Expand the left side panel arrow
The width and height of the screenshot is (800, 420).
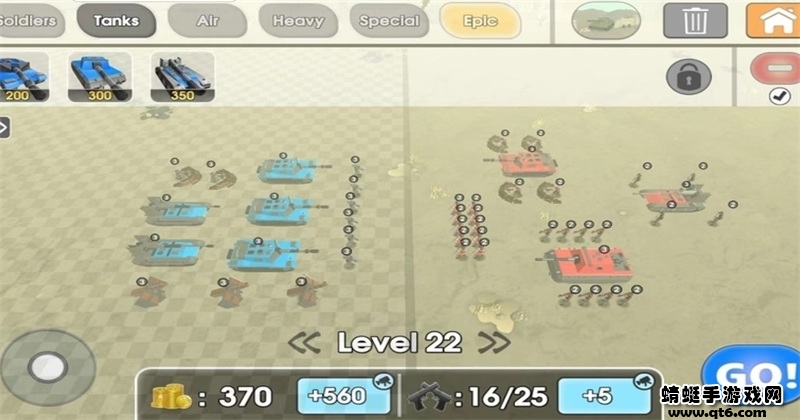pos(4,127)
